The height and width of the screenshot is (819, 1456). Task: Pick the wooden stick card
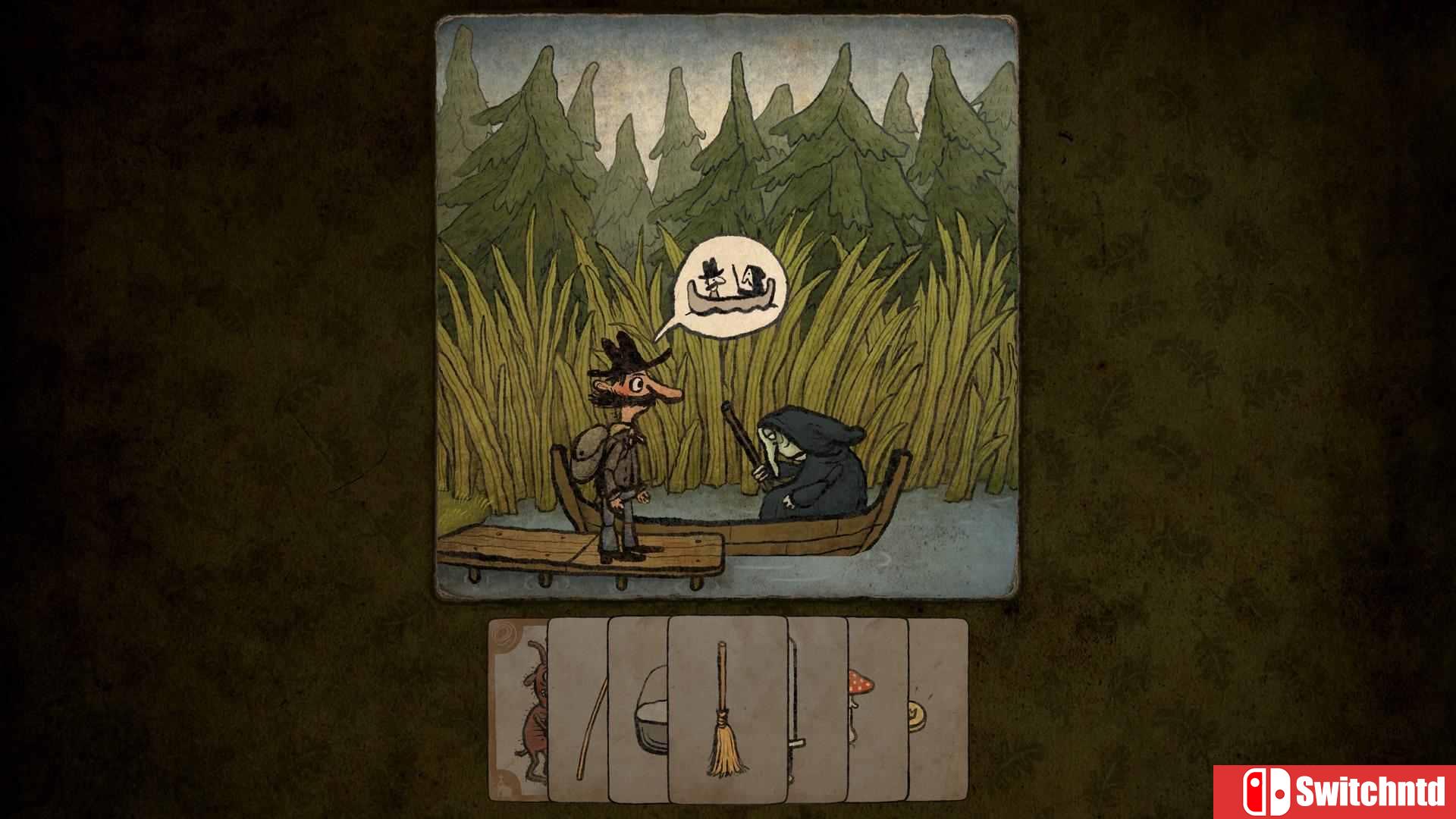(578, 709)
